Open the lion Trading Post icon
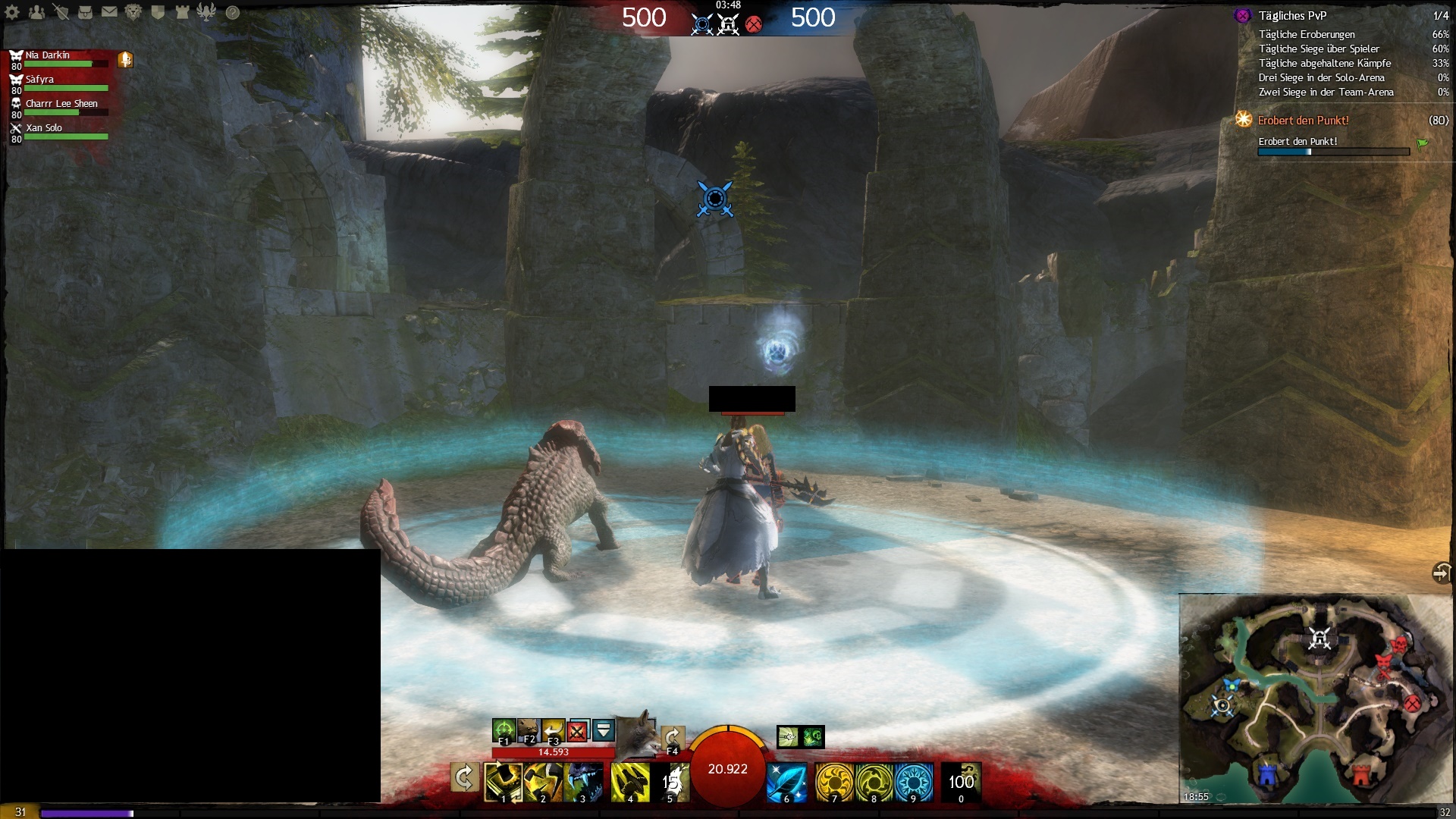1456x819 pixels. click(x=133, y=12)
